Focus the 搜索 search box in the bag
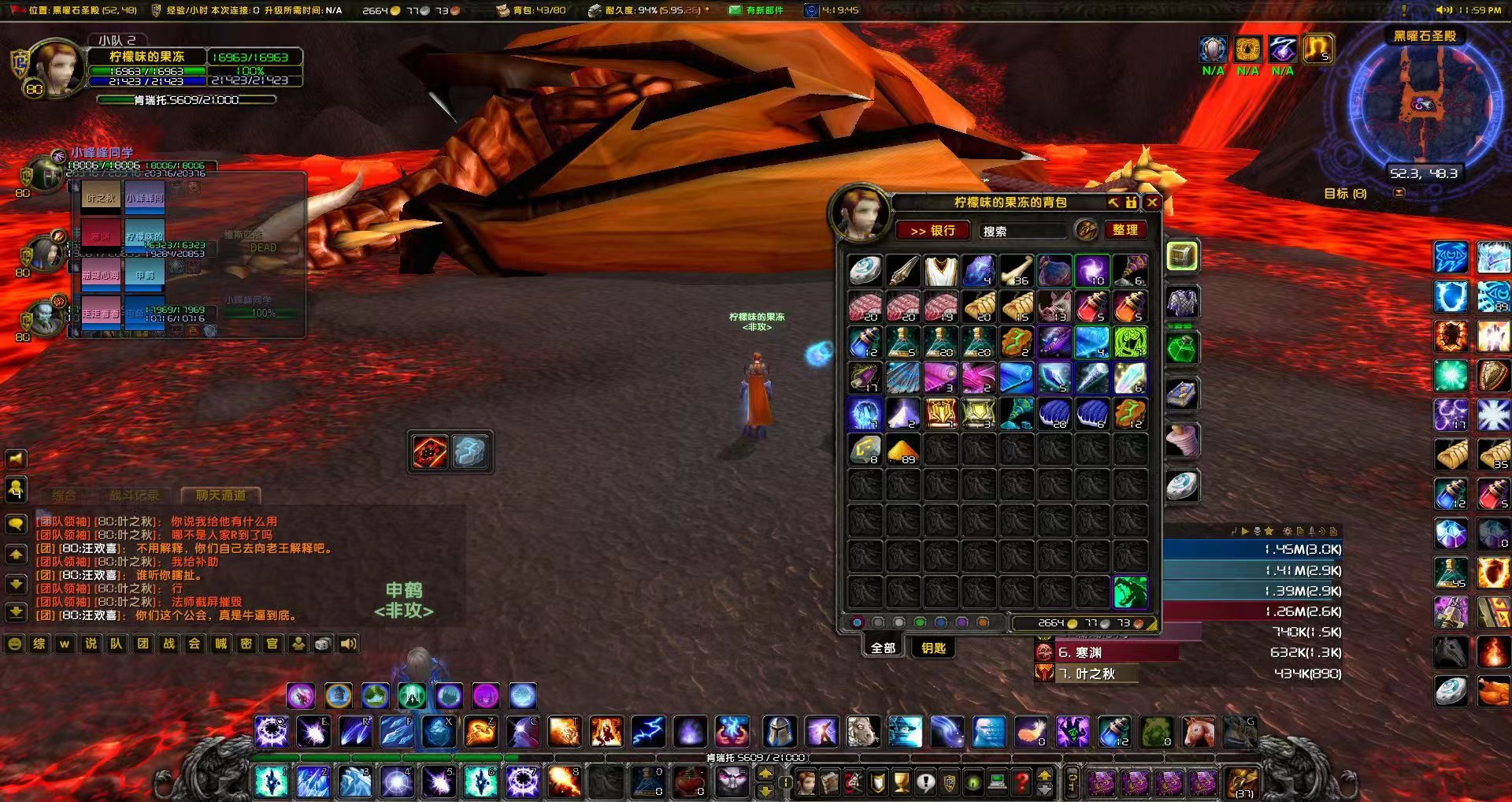The width and height of the screenshot is (1512, 802). (1022, 231)
